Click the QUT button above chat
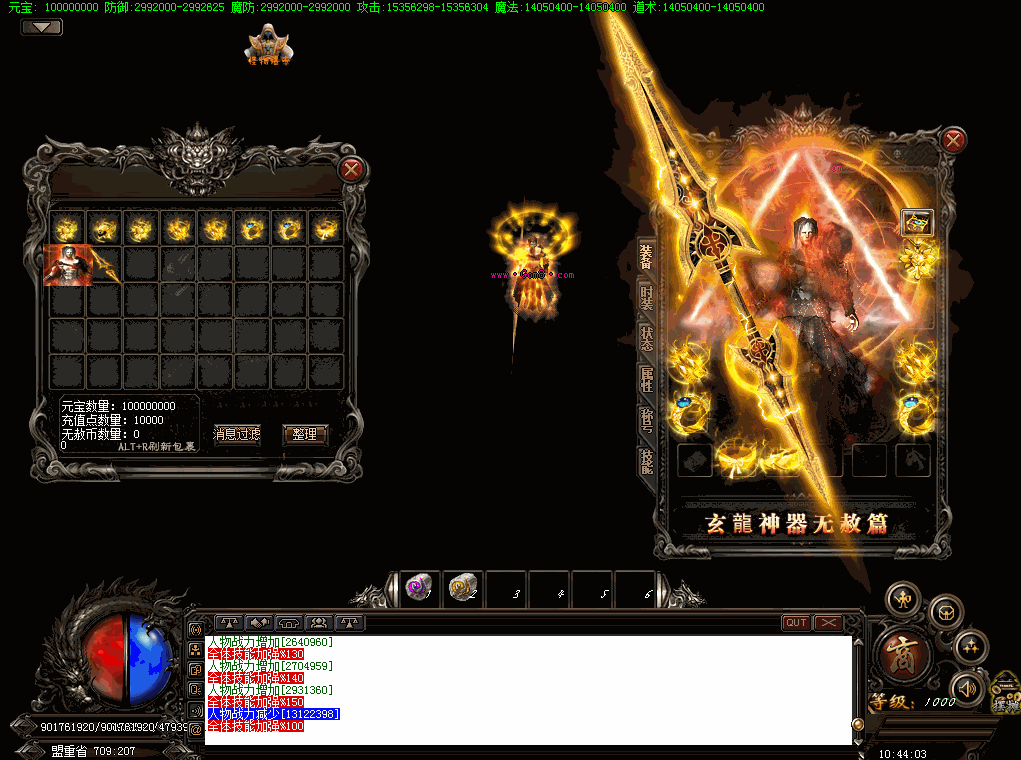The image size is (1021, 760). (796, 623)
